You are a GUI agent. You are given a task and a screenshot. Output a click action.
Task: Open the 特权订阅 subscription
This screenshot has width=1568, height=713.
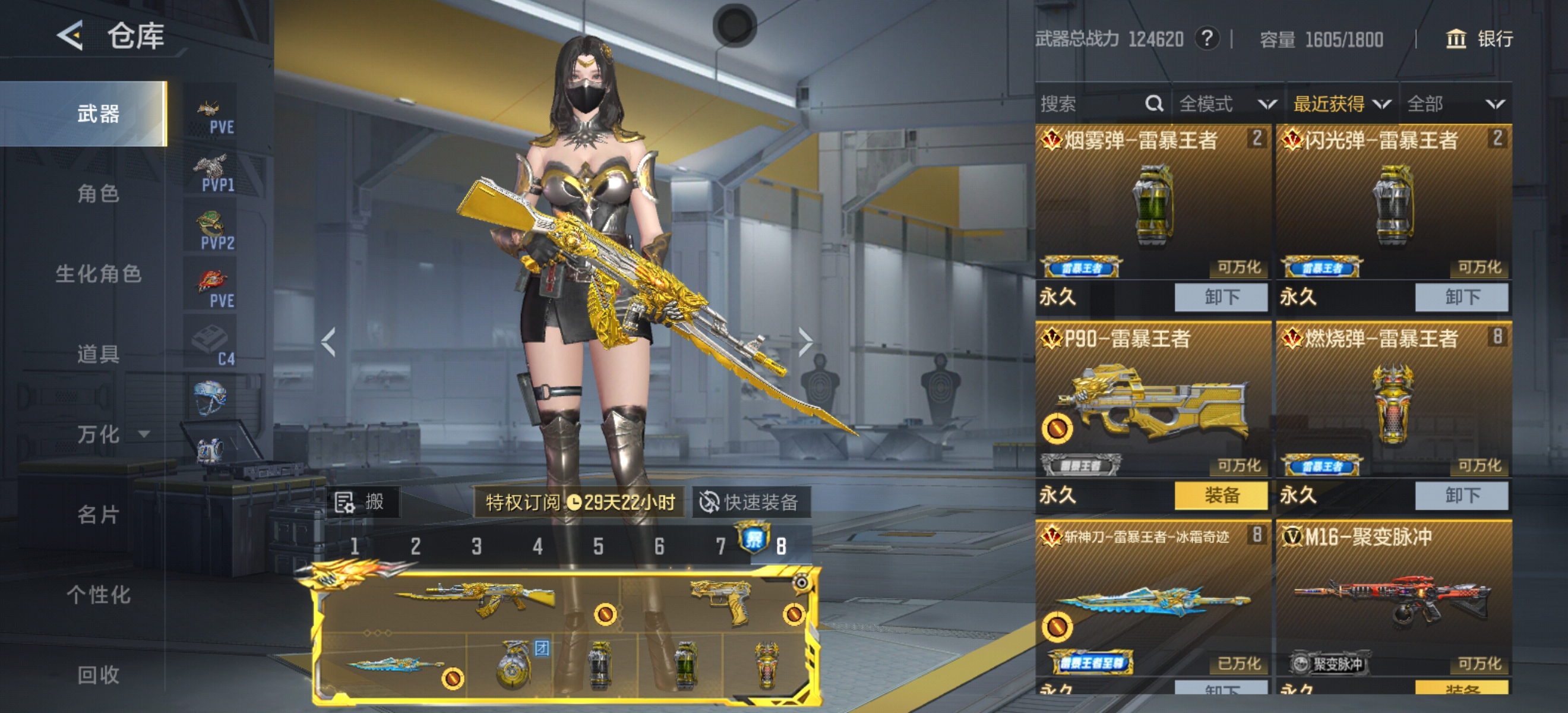click(580, 502)
